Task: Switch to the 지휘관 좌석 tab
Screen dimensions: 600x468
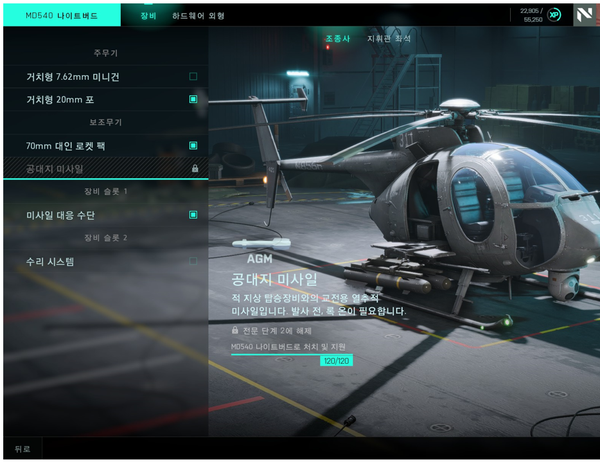Action: pyautogui.click(x=389, y=39)
